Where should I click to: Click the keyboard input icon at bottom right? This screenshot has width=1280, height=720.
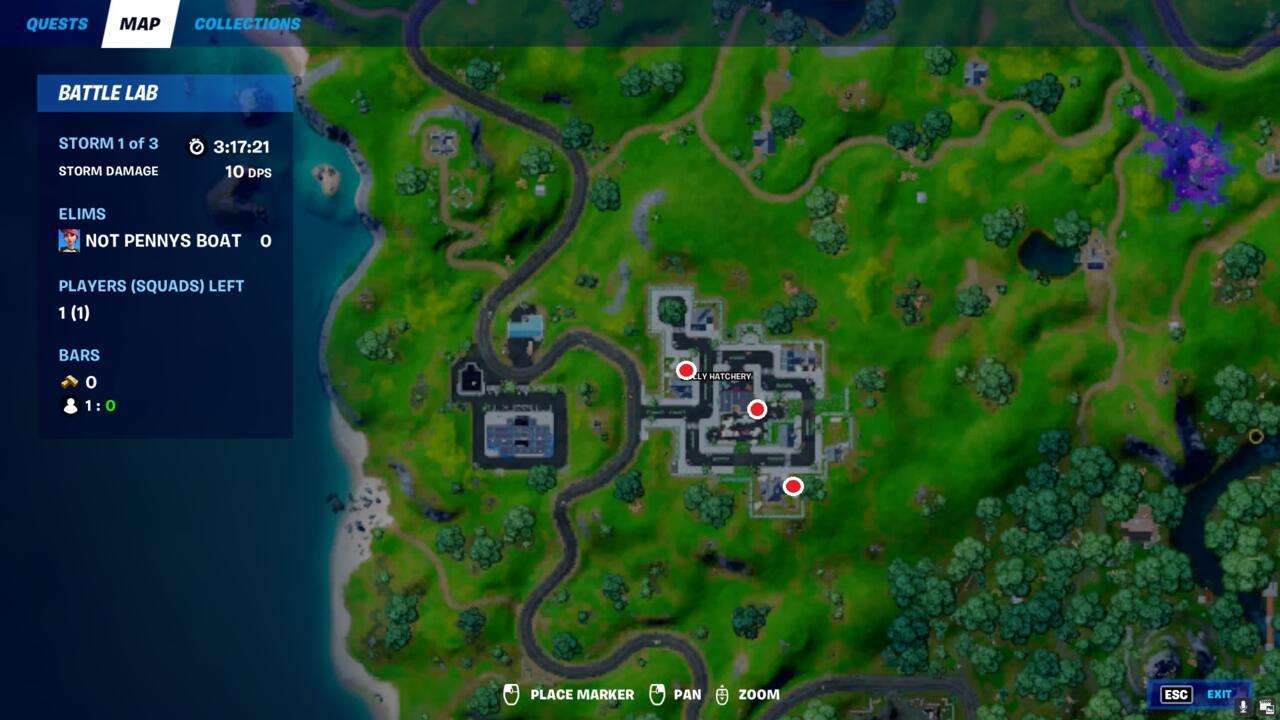(1267, 705)
